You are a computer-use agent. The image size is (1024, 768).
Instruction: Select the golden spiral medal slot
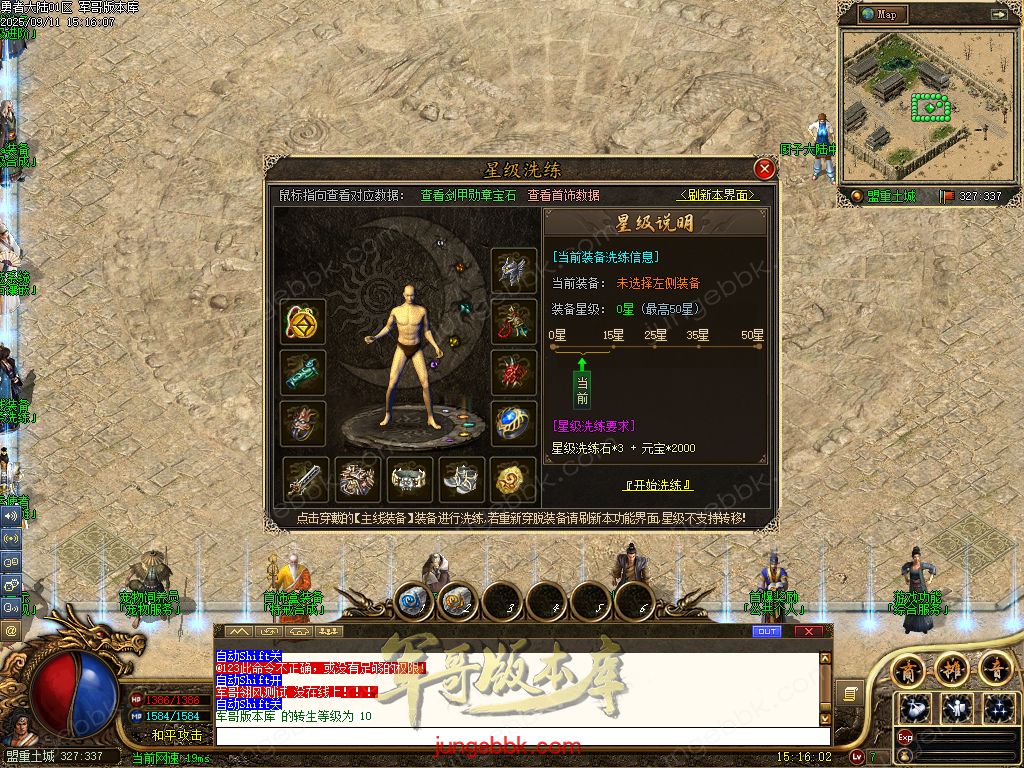click(514, 480)
